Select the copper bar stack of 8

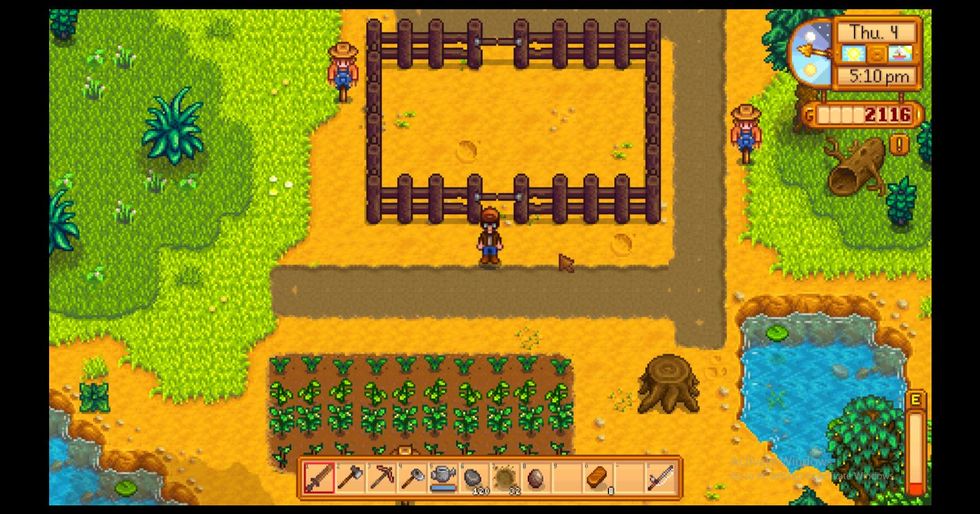click(597, 478)
